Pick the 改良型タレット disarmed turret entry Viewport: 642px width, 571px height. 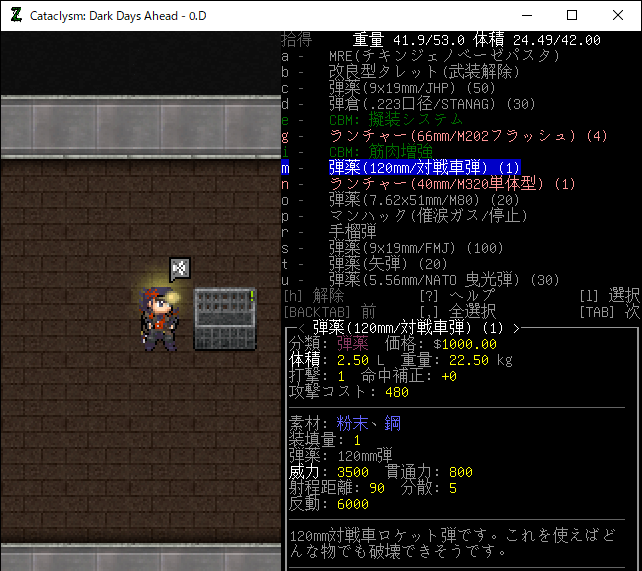click(x=424, y=72)
